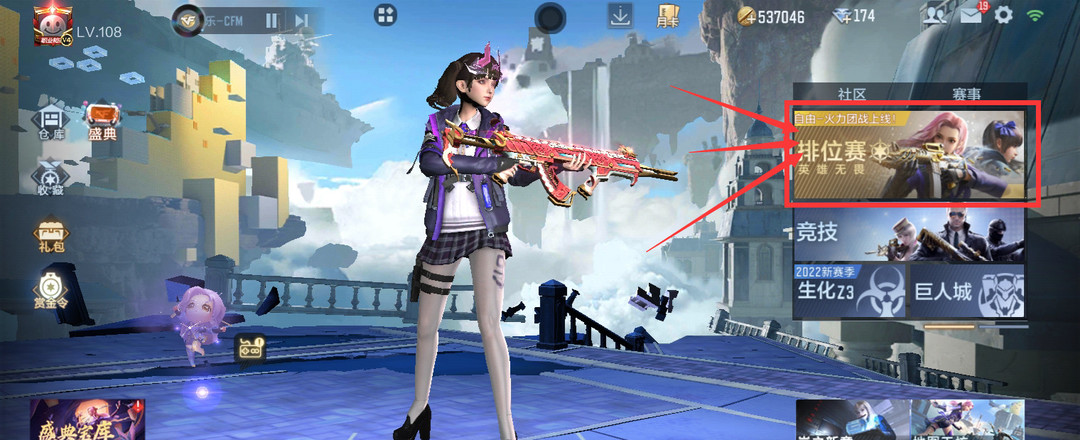The image size is (1080, 440).
Task: Switch to the 赛事 tab
Action: [966, 93]
